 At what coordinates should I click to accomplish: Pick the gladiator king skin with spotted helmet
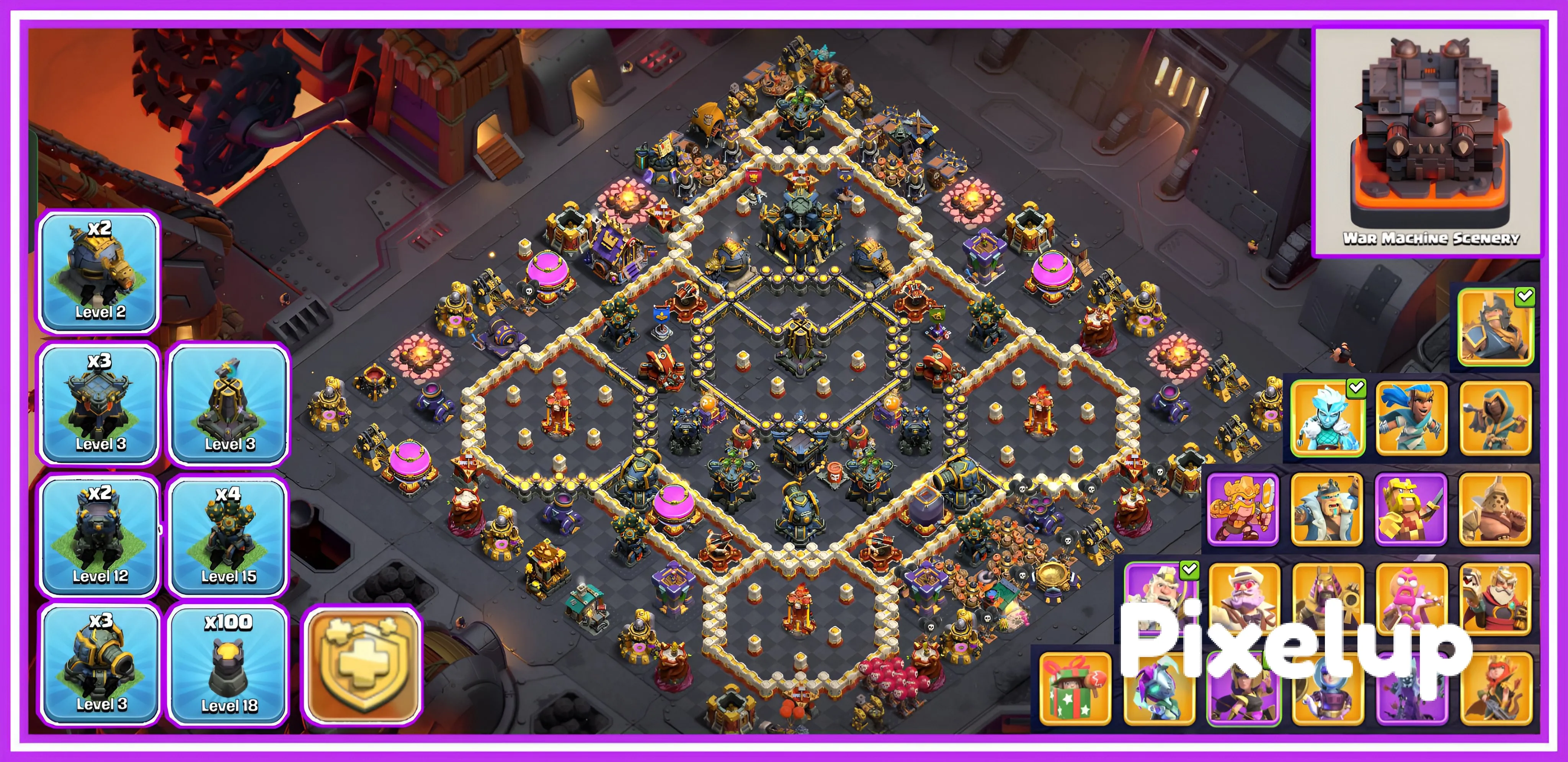1495,509
